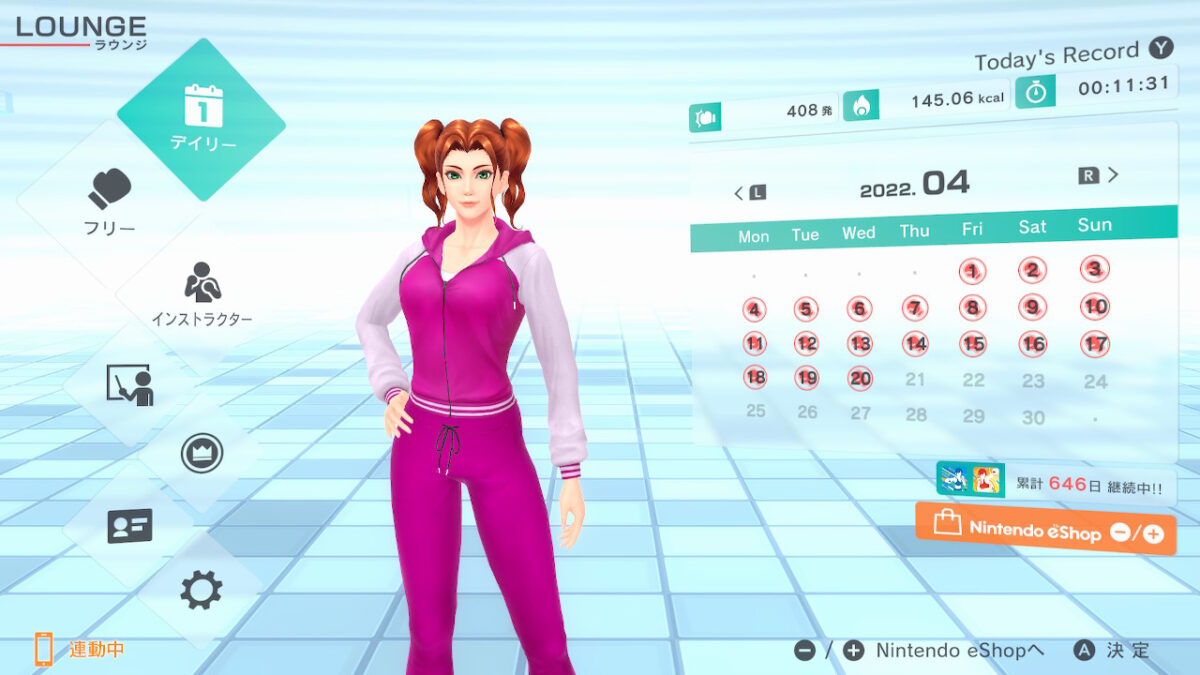Open the Daily (デイリー) workout menu
This screenshot has width=1200, height=675.
(x=201, y=119)
